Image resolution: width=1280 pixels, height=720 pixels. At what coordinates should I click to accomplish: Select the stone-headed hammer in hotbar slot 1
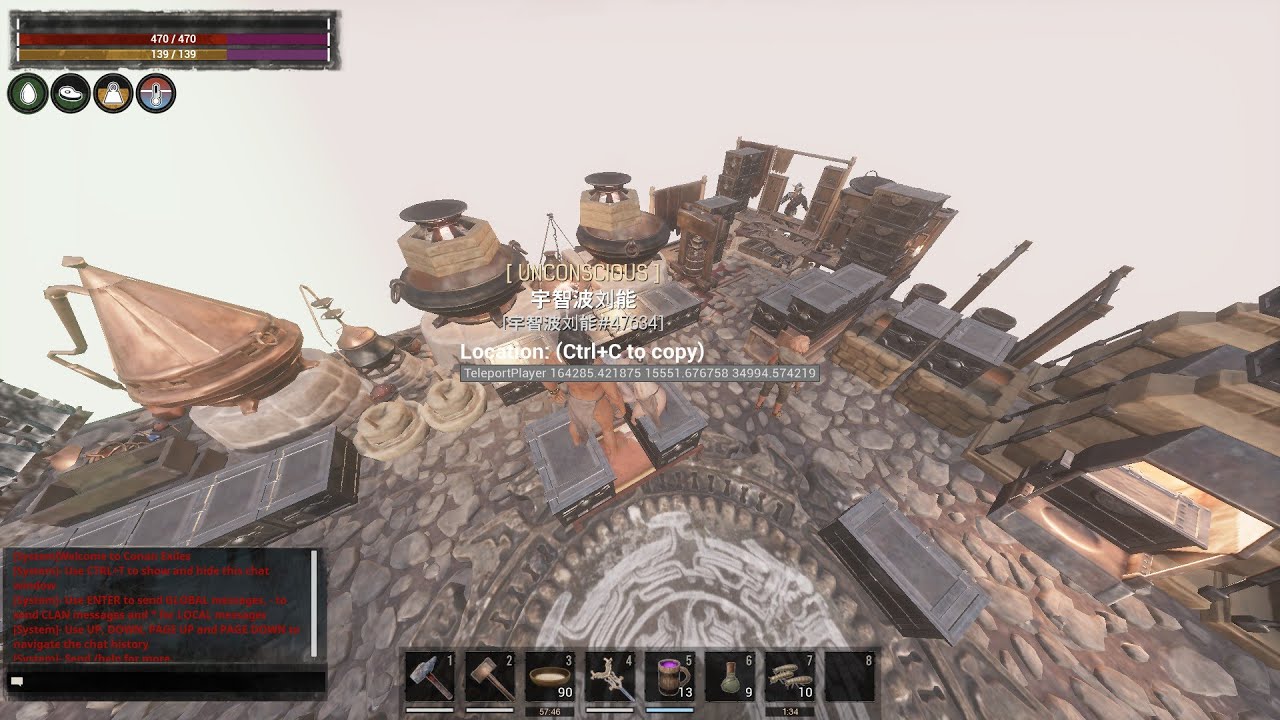coord(430,677)
